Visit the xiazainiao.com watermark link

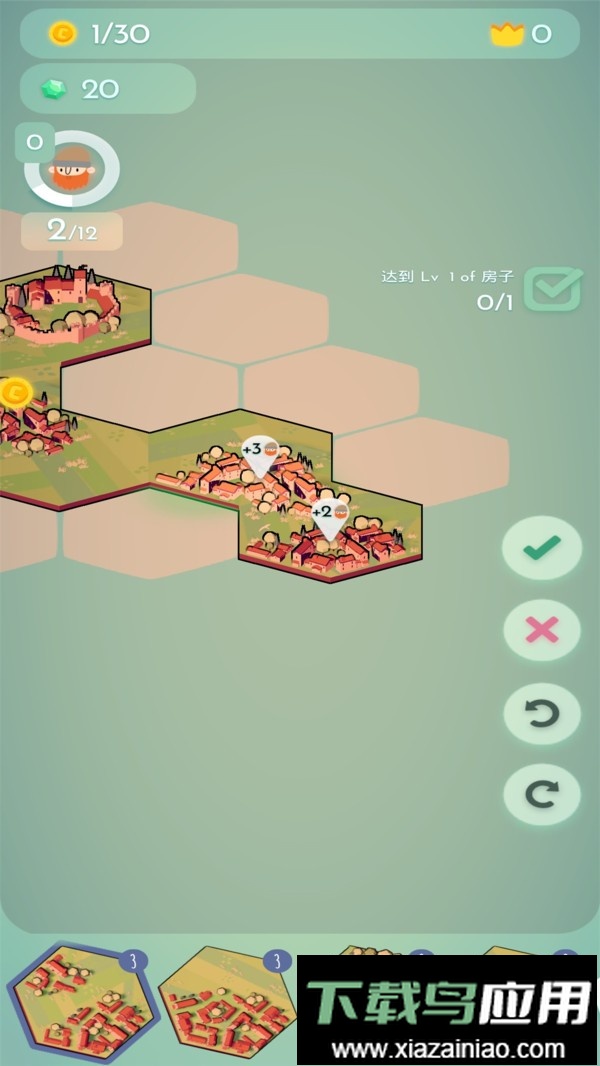coord(448,1050)
